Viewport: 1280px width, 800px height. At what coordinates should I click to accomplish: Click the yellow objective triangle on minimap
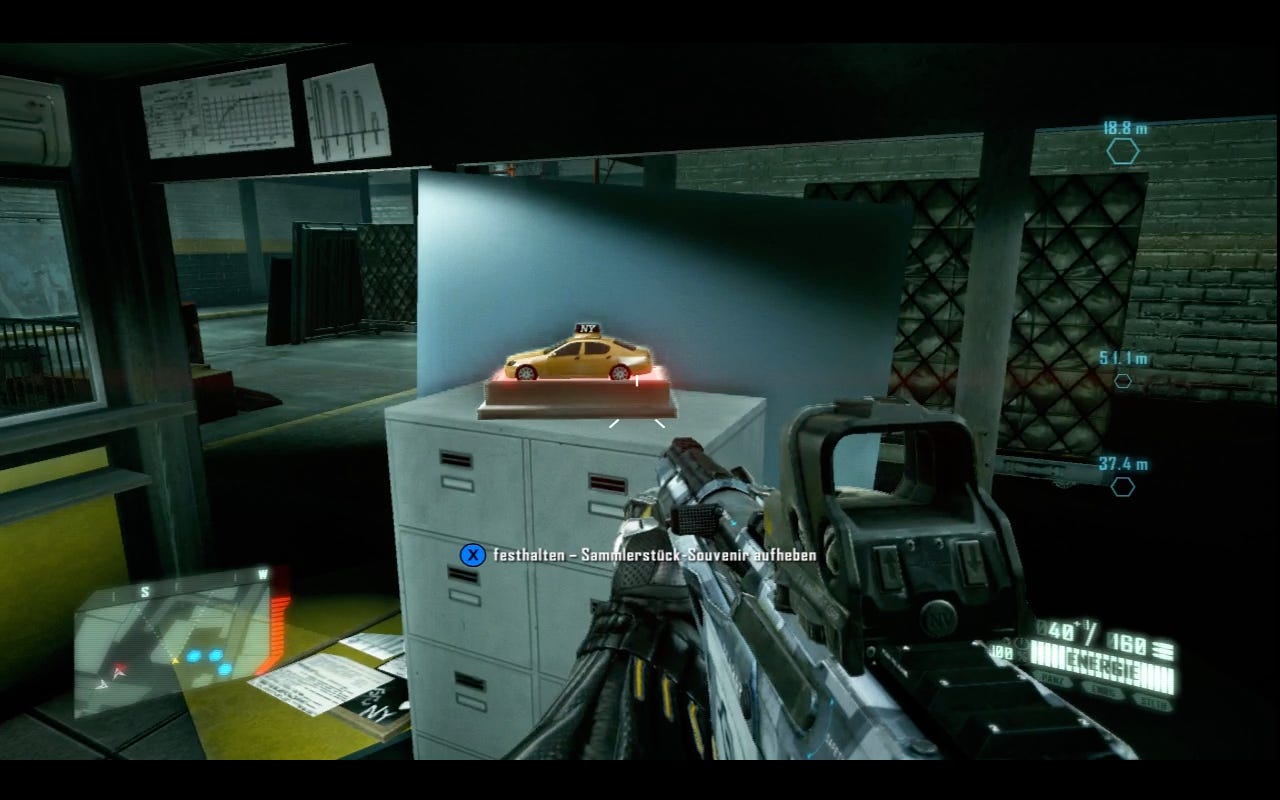176,660
